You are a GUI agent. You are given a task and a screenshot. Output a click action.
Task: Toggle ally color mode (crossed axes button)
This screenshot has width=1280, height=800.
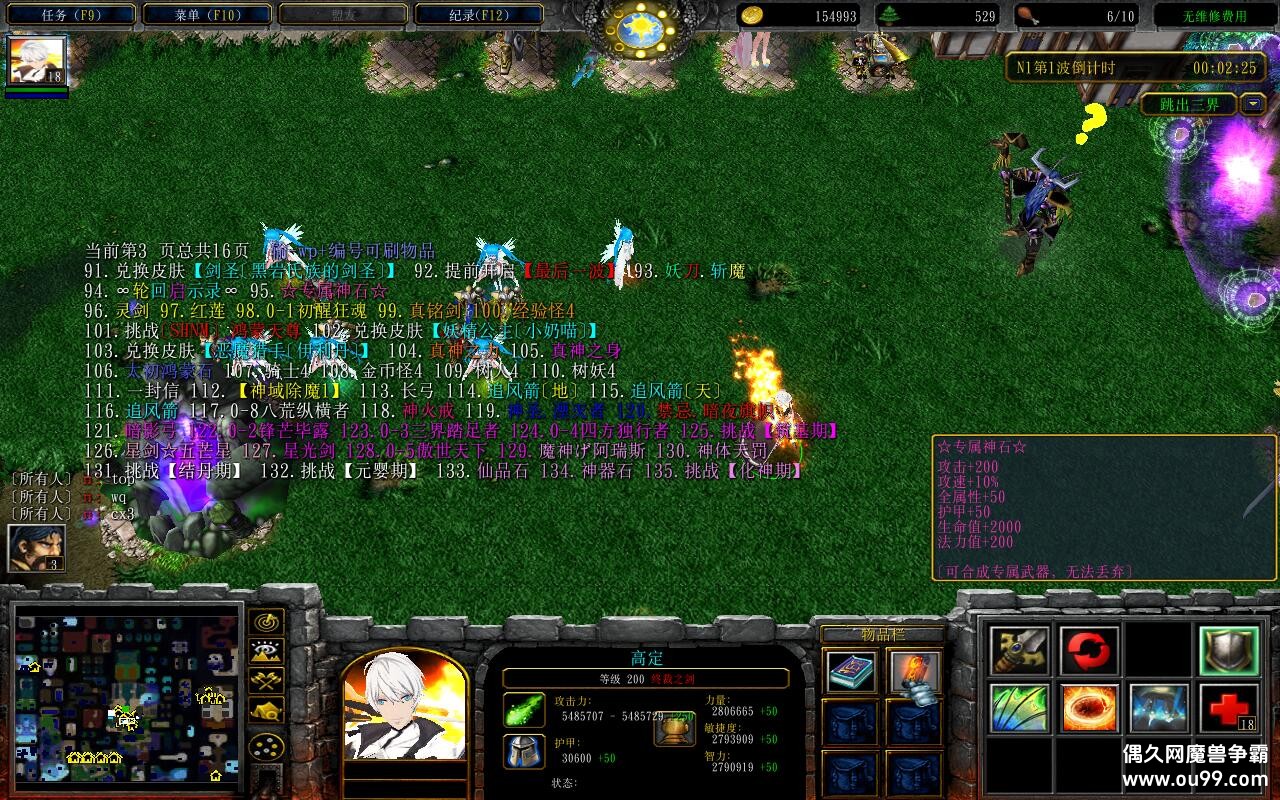click(x=266, y=681)
